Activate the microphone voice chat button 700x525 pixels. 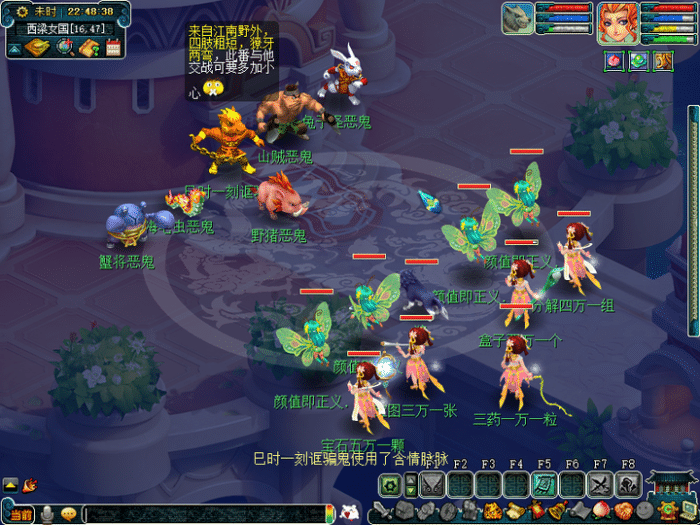(46, 514)
